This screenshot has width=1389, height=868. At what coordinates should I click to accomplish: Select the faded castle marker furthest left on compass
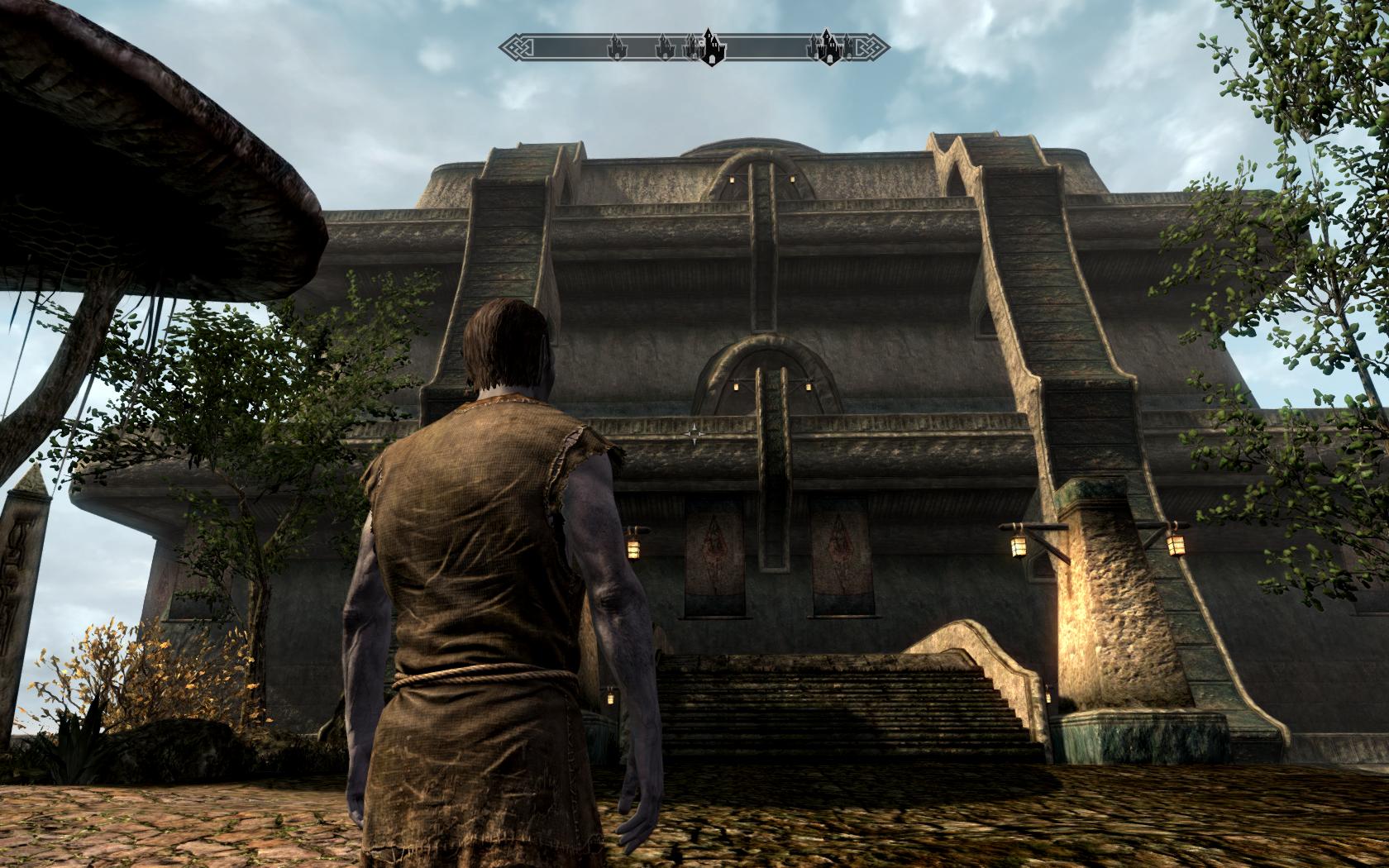(x=615, y=48)
